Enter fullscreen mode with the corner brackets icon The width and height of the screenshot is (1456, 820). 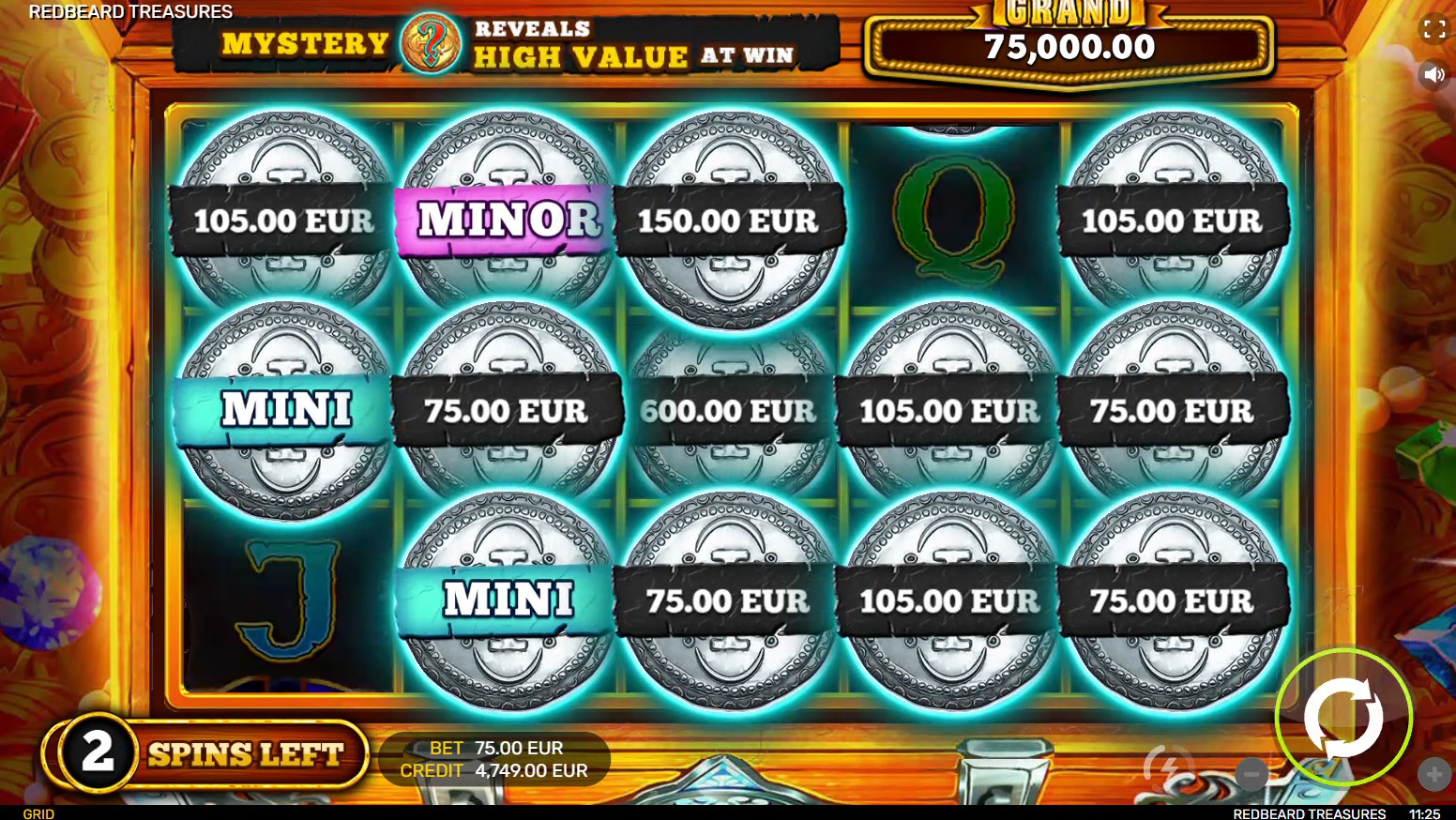(1433, 29)
